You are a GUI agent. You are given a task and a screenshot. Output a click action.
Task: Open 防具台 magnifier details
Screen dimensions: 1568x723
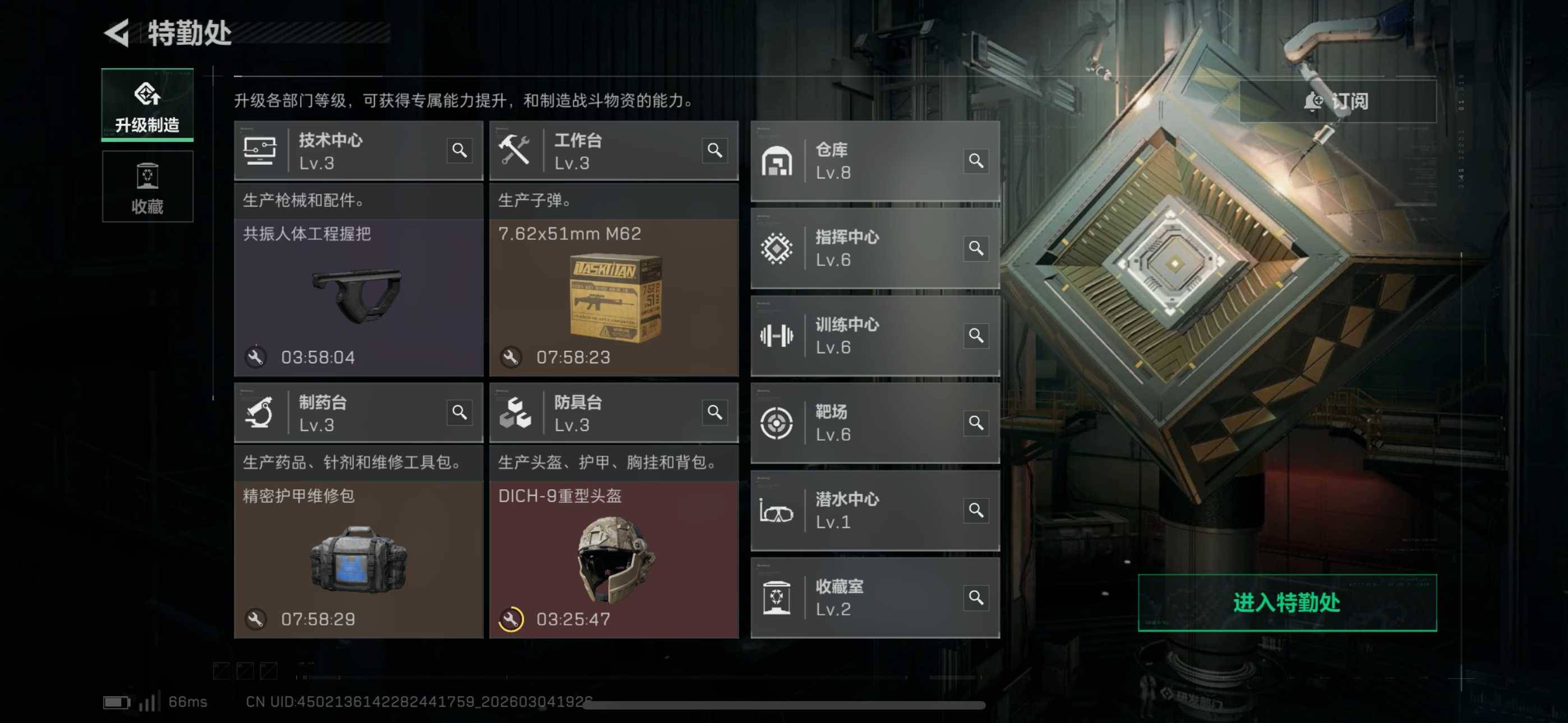714,413
